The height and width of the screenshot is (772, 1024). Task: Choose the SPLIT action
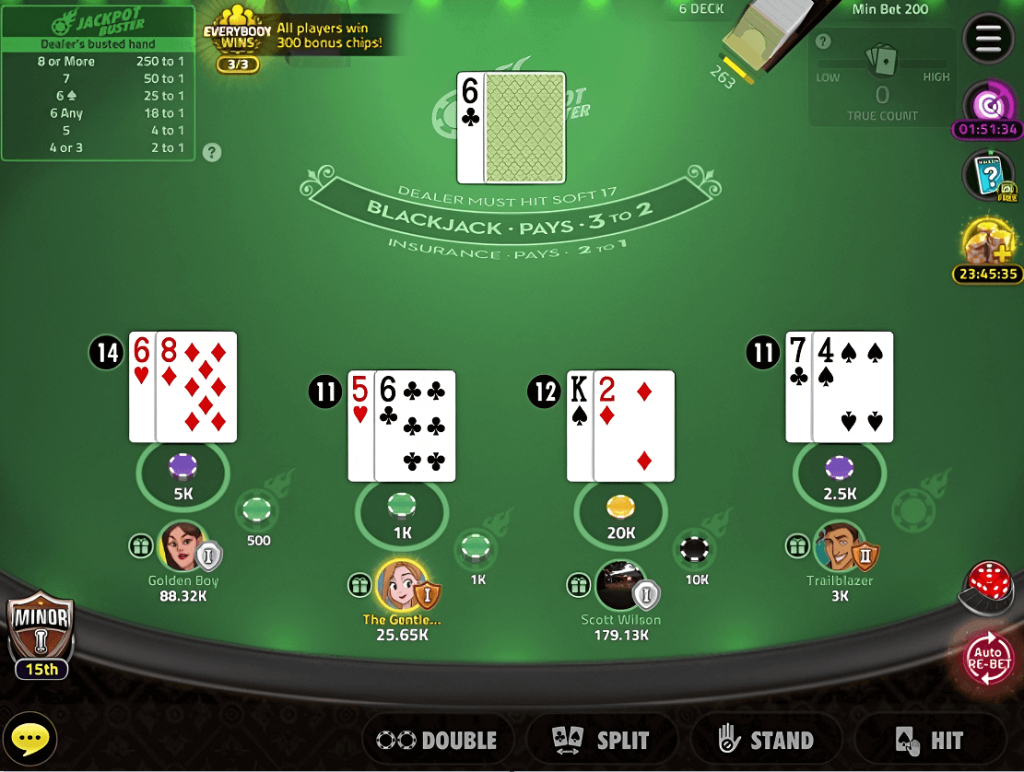click(601, 740)
